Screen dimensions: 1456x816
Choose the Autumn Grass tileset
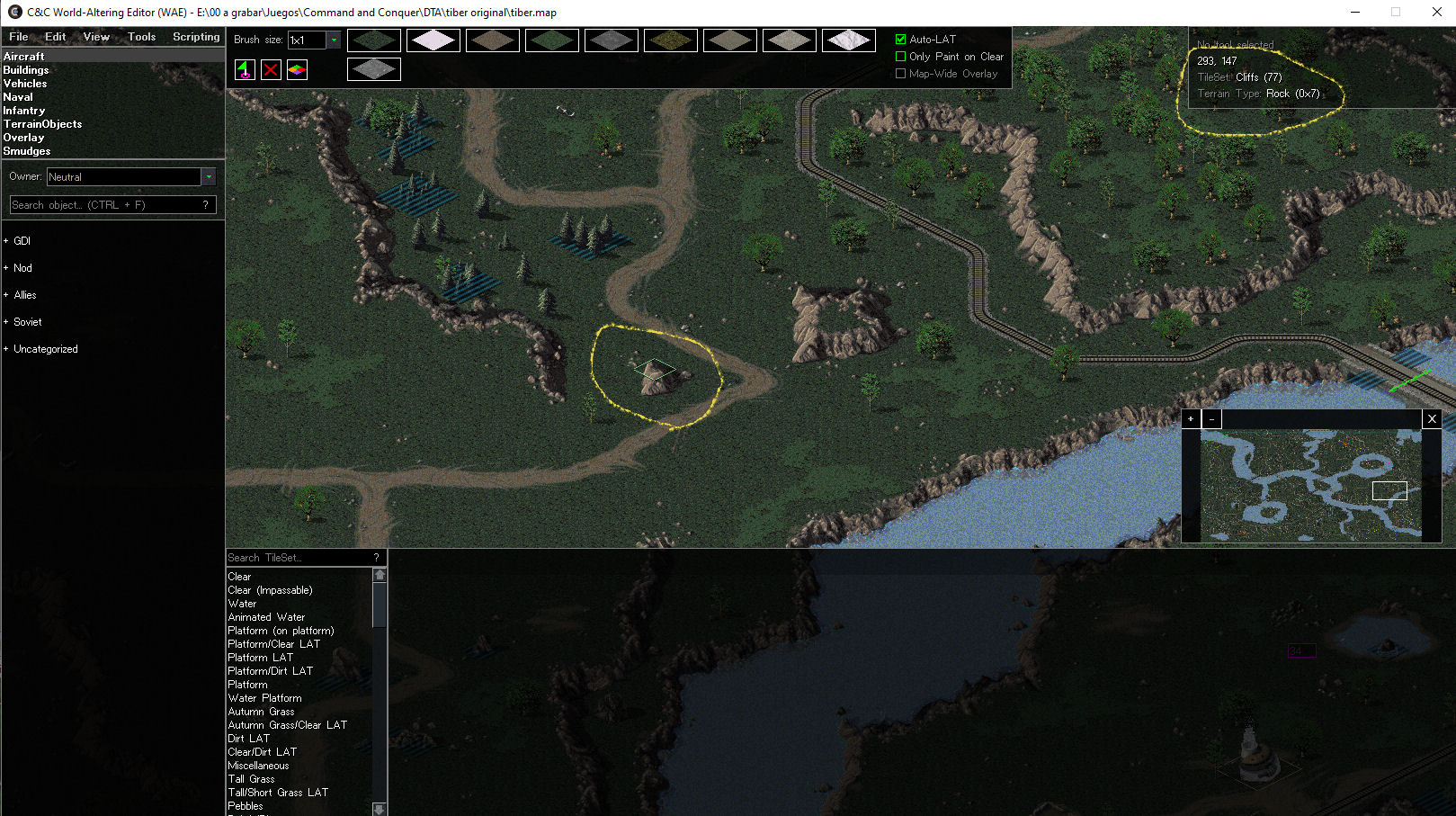(x=261, y=712)
